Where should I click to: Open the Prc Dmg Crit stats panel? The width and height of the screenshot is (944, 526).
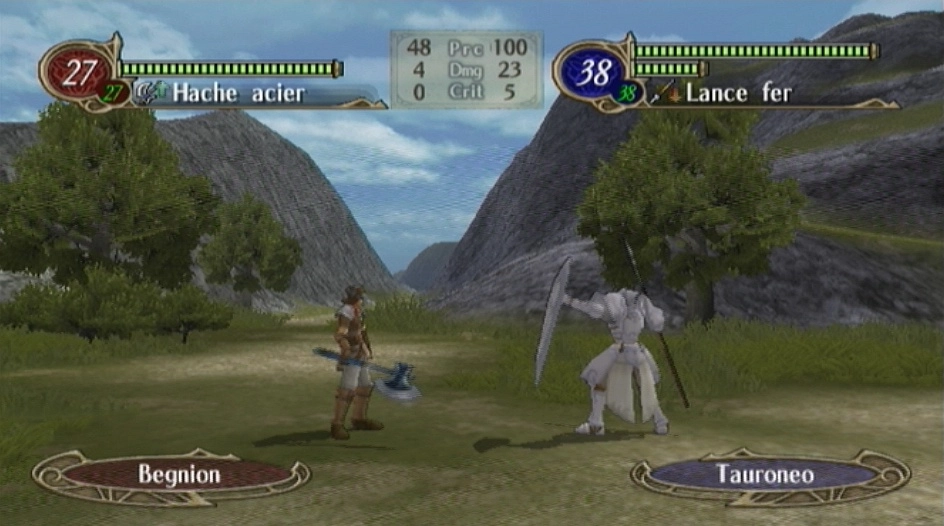coord(466,69)
